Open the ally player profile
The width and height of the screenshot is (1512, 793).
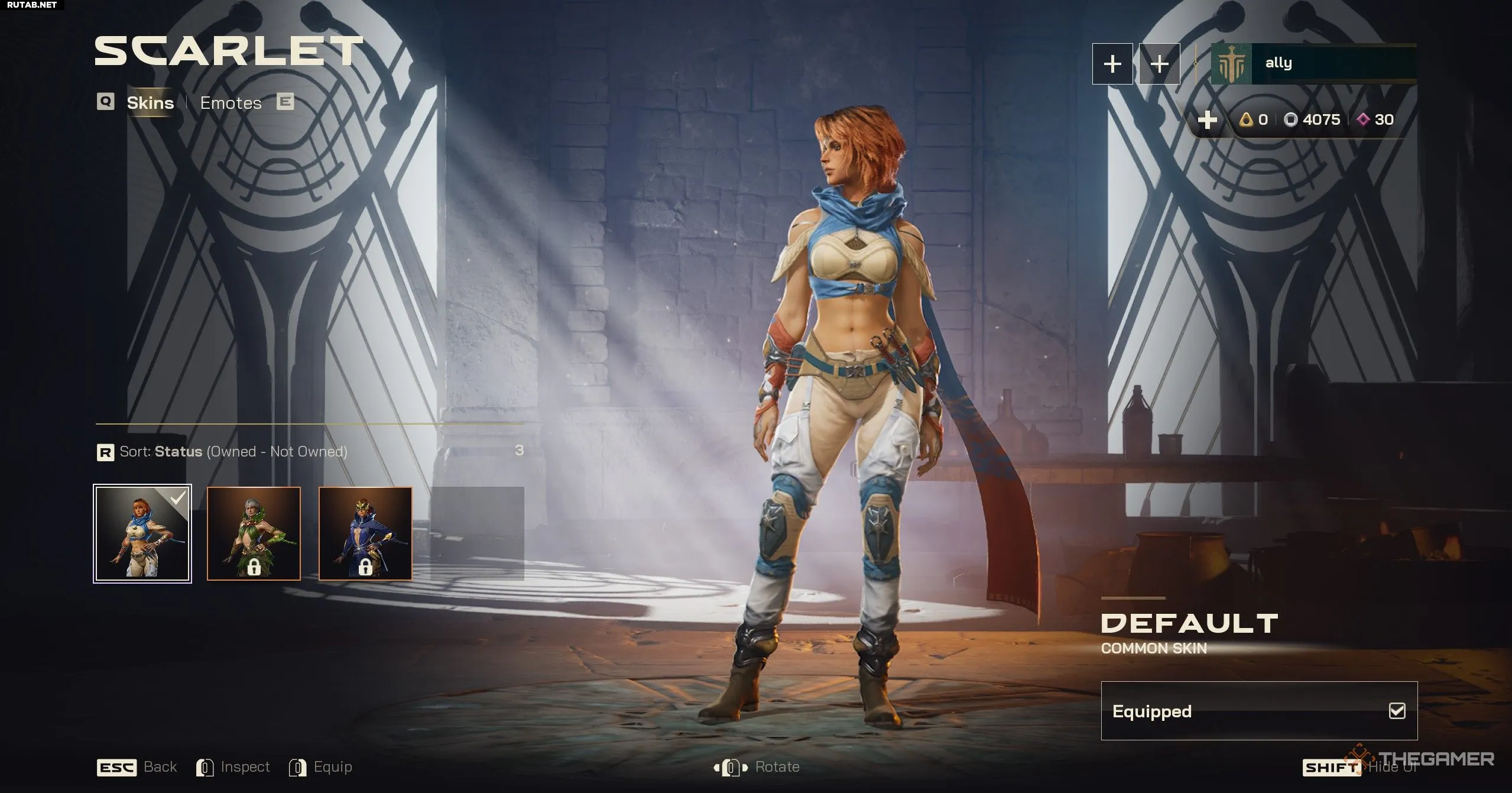tap(1312, 64)
